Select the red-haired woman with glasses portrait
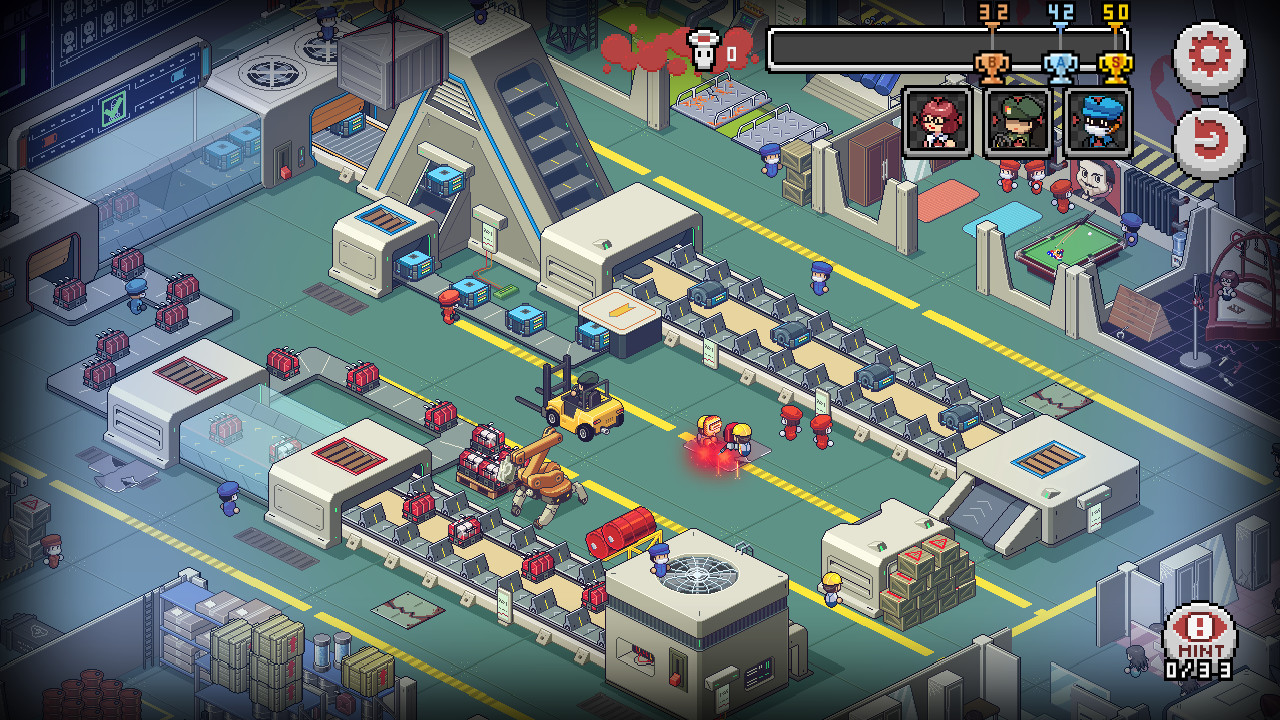 (937, 123)
